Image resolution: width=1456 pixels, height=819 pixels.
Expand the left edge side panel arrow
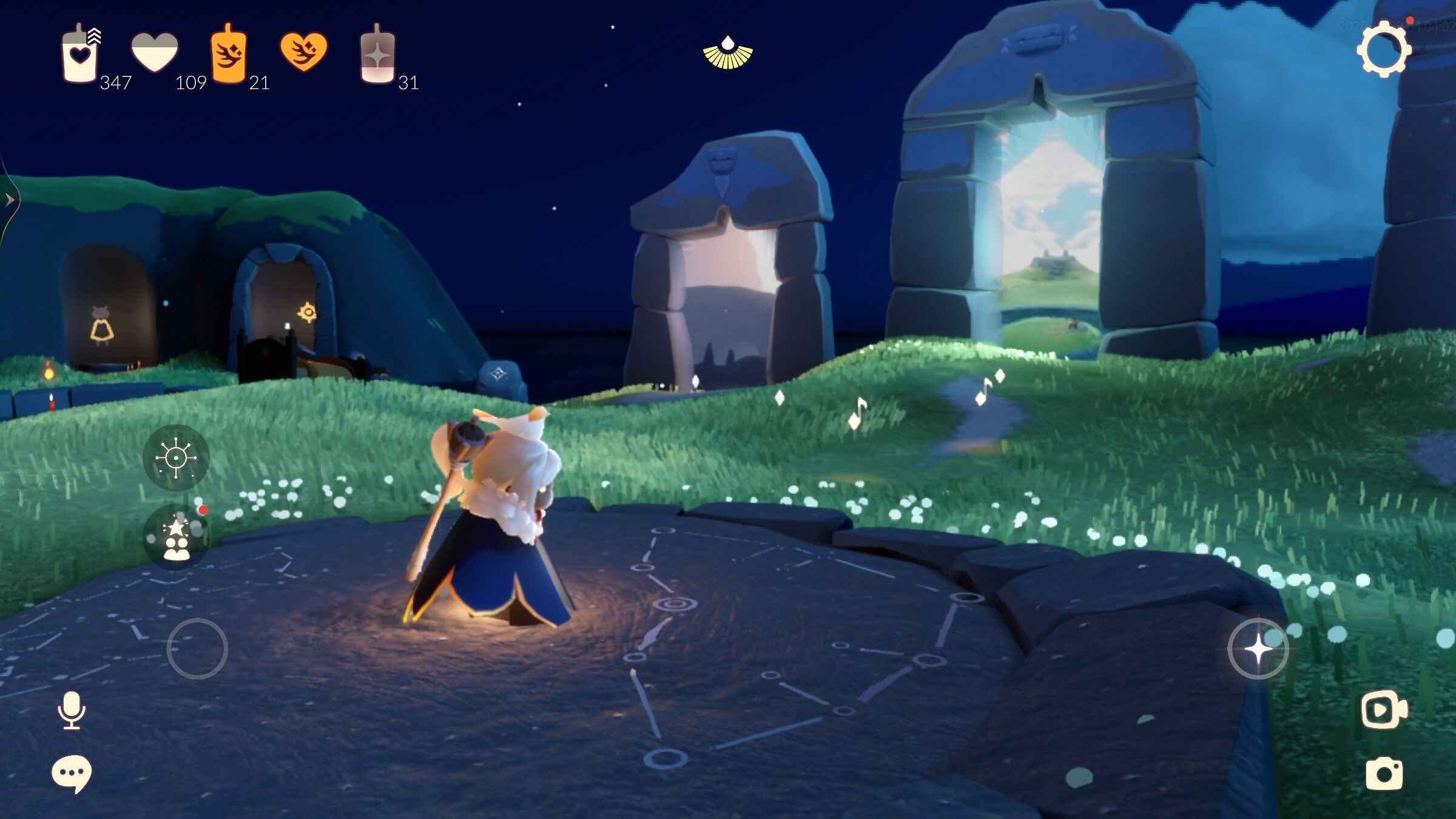point(9,200)
